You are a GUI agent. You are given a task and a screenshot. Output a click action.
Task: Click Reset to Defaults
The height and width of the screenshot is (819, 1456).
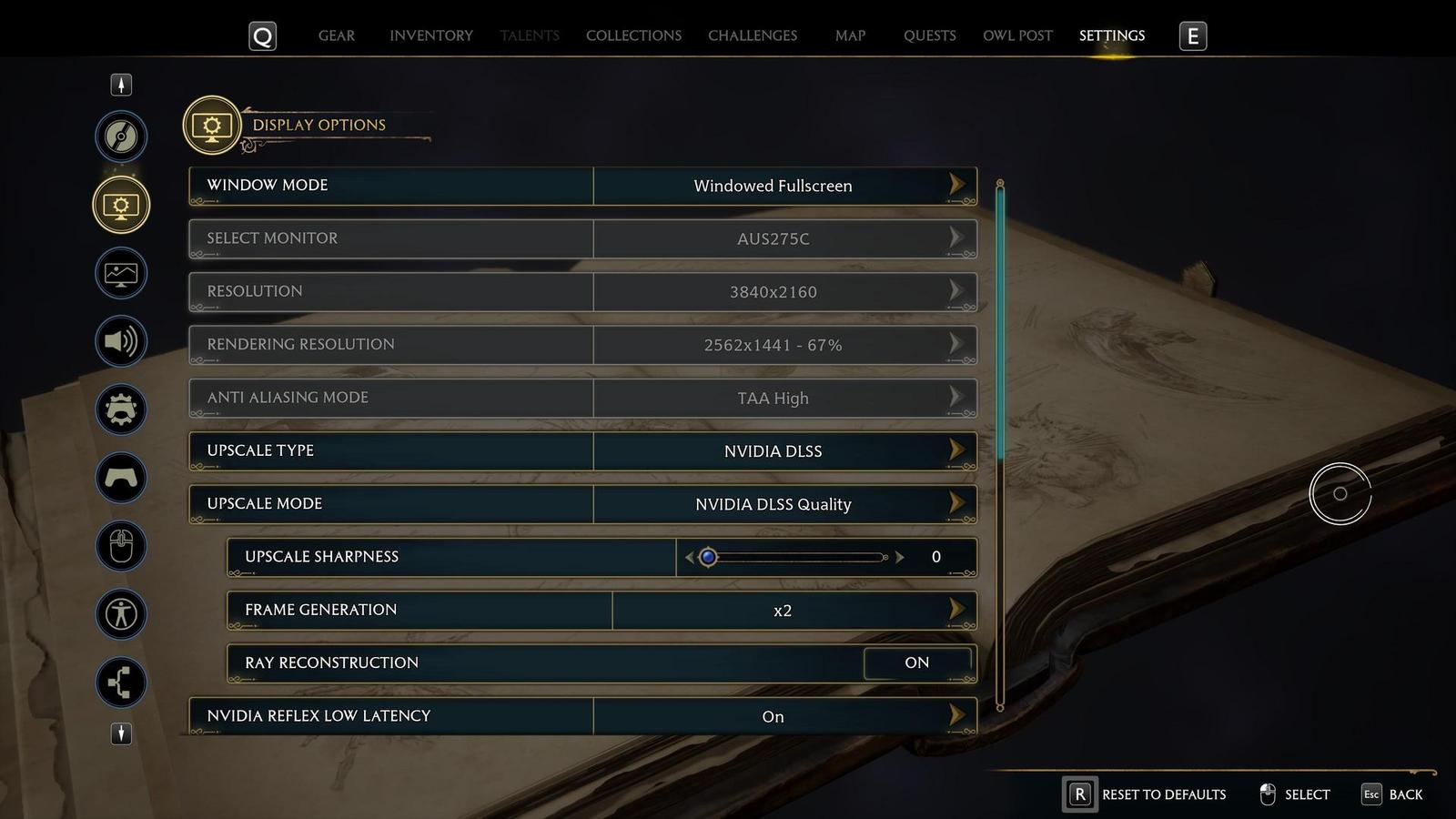click(x=1146, y=794)
